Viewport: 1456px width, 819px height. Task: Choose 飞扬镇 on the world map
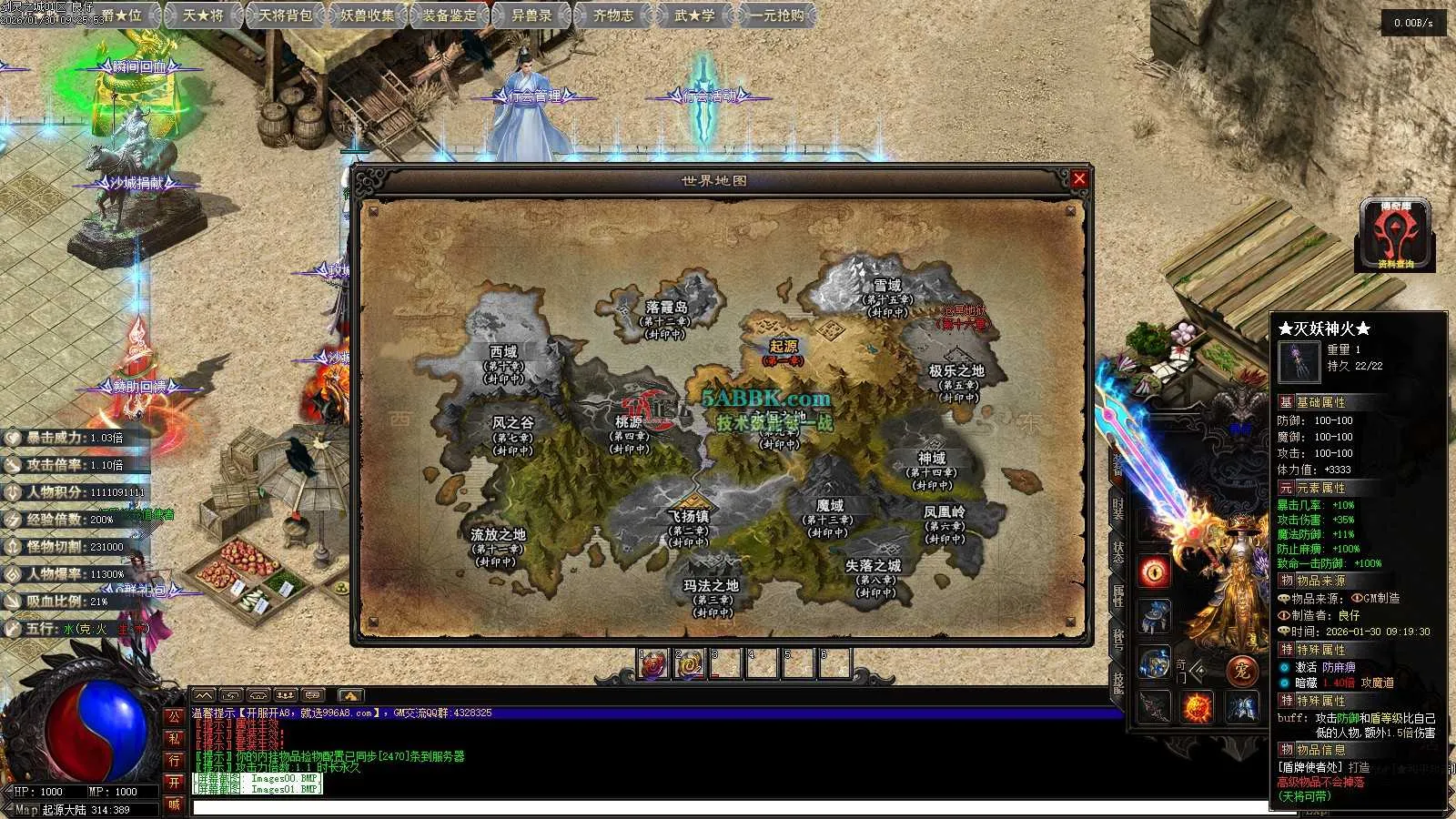coord(688,517)
